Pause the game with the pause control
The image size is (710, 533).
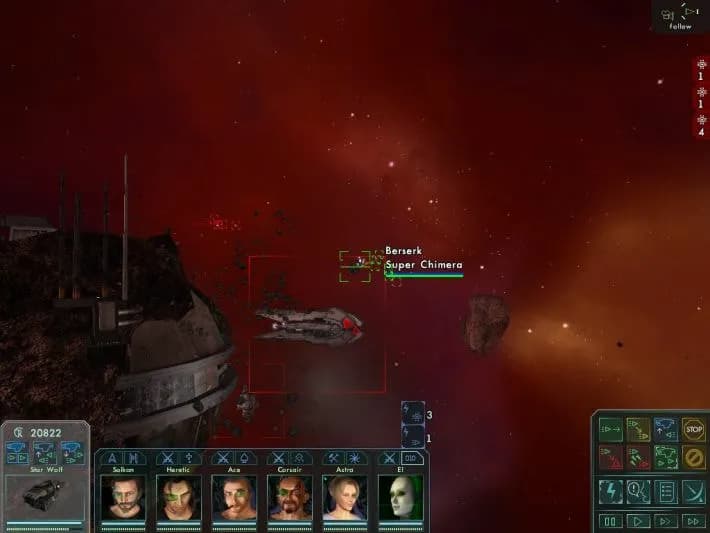click(610, 521)
